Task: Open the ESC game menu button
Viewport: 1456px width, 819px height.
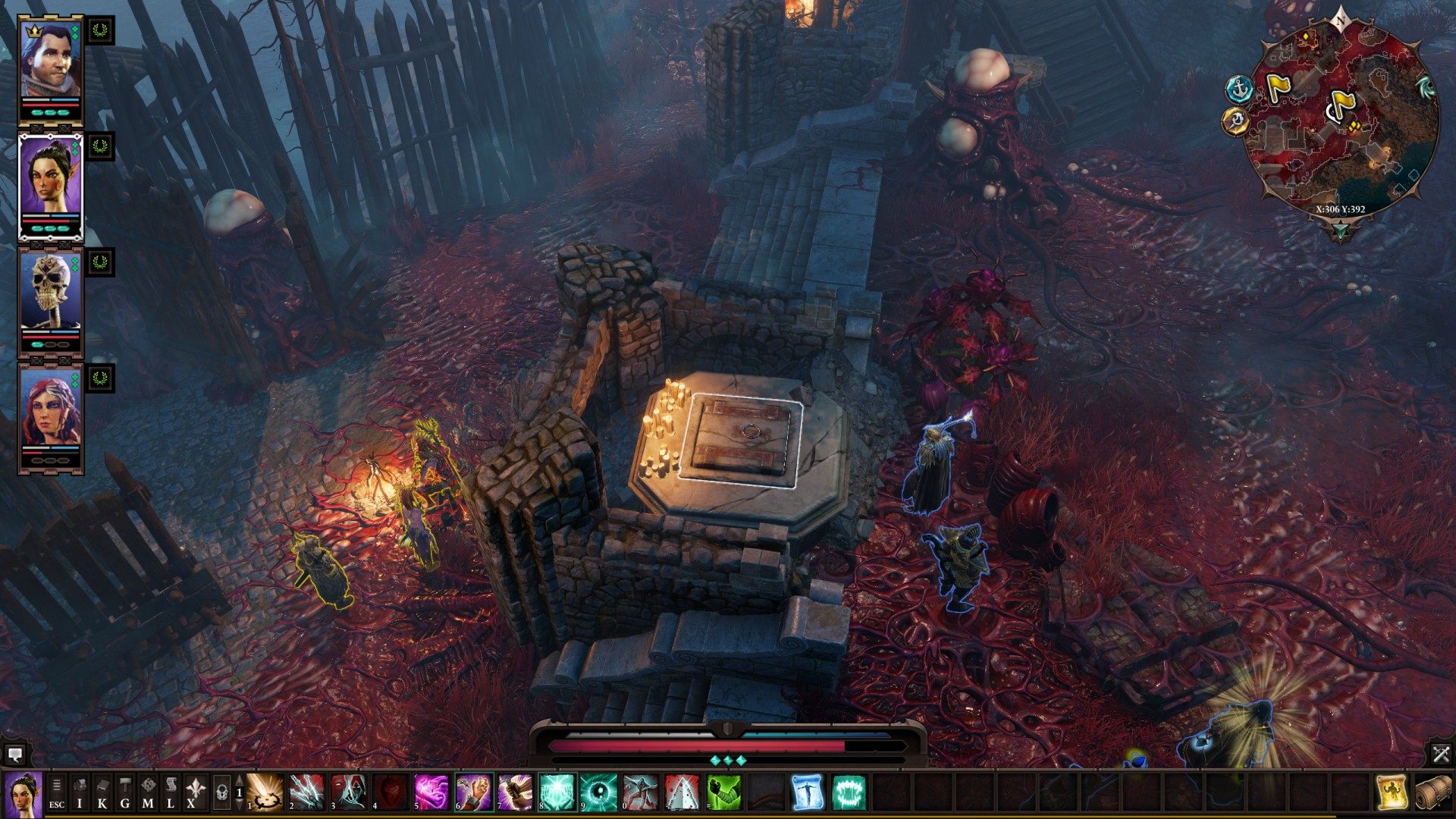Action: [x=57, y=793]
